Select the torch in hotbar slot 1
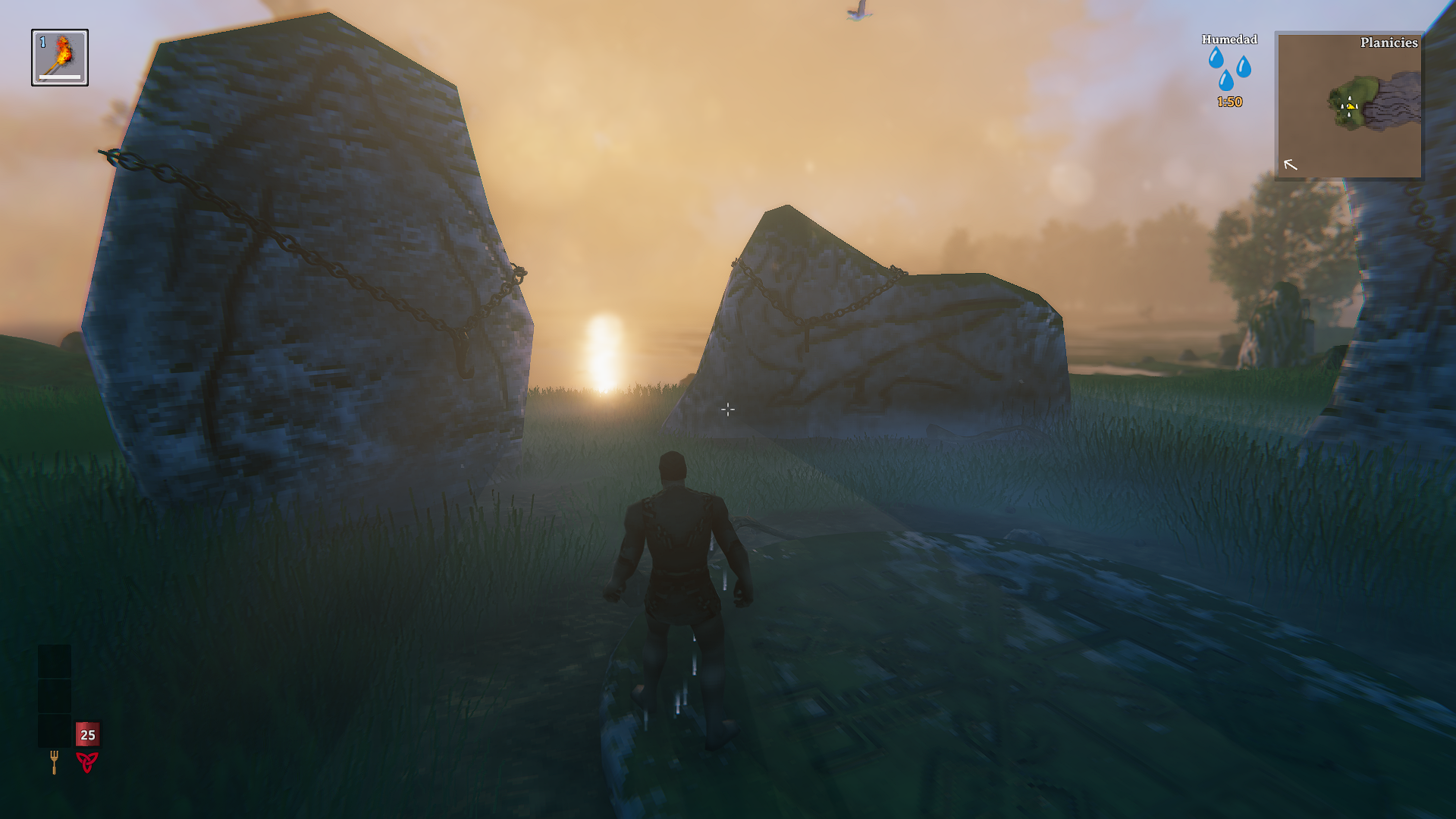The image size is (1456, 819). pyautogui.click(x=60, y=58)
